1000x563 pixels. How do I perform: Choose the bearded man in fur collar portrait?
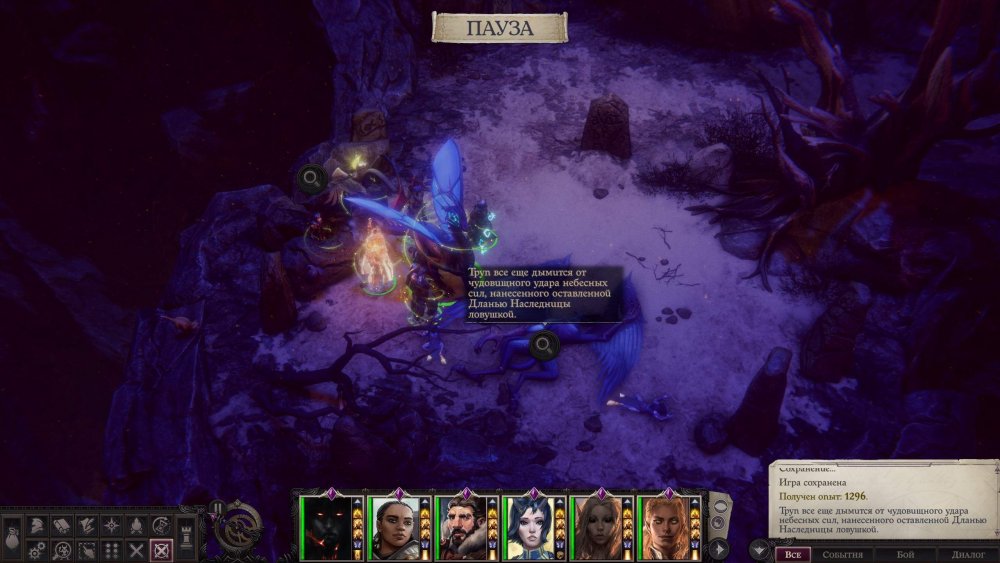465,527
